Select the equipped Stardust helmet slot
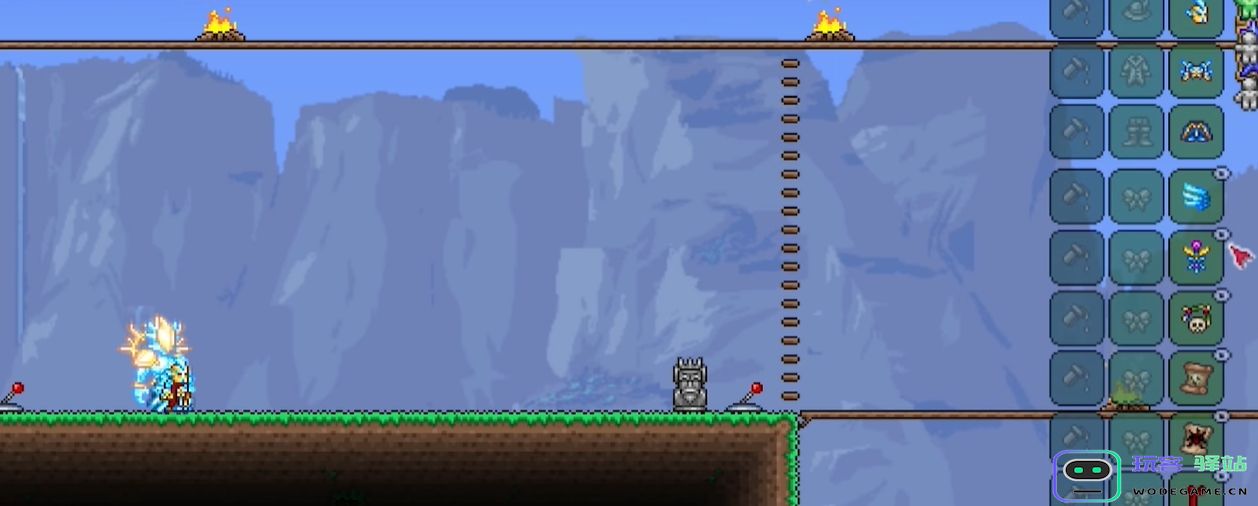This screenshot has height=506, width=1258. (x=1196, y=14)
